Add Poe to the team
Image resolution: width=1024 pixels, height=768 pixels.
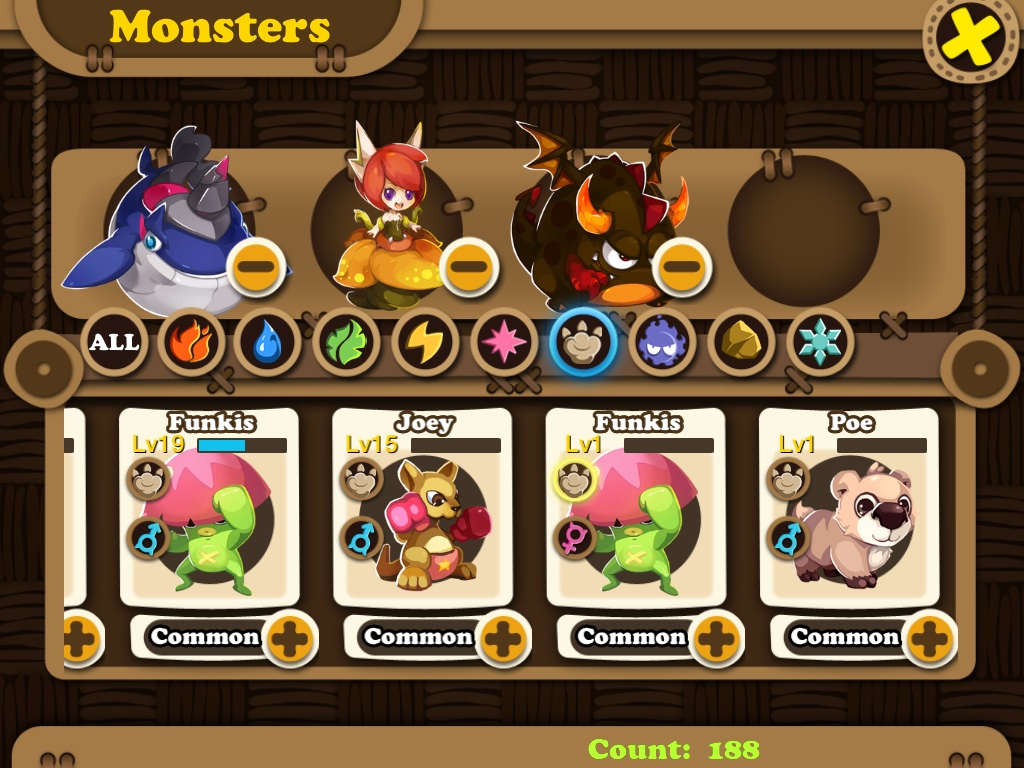pyautogui.click(x=930, y=638)
